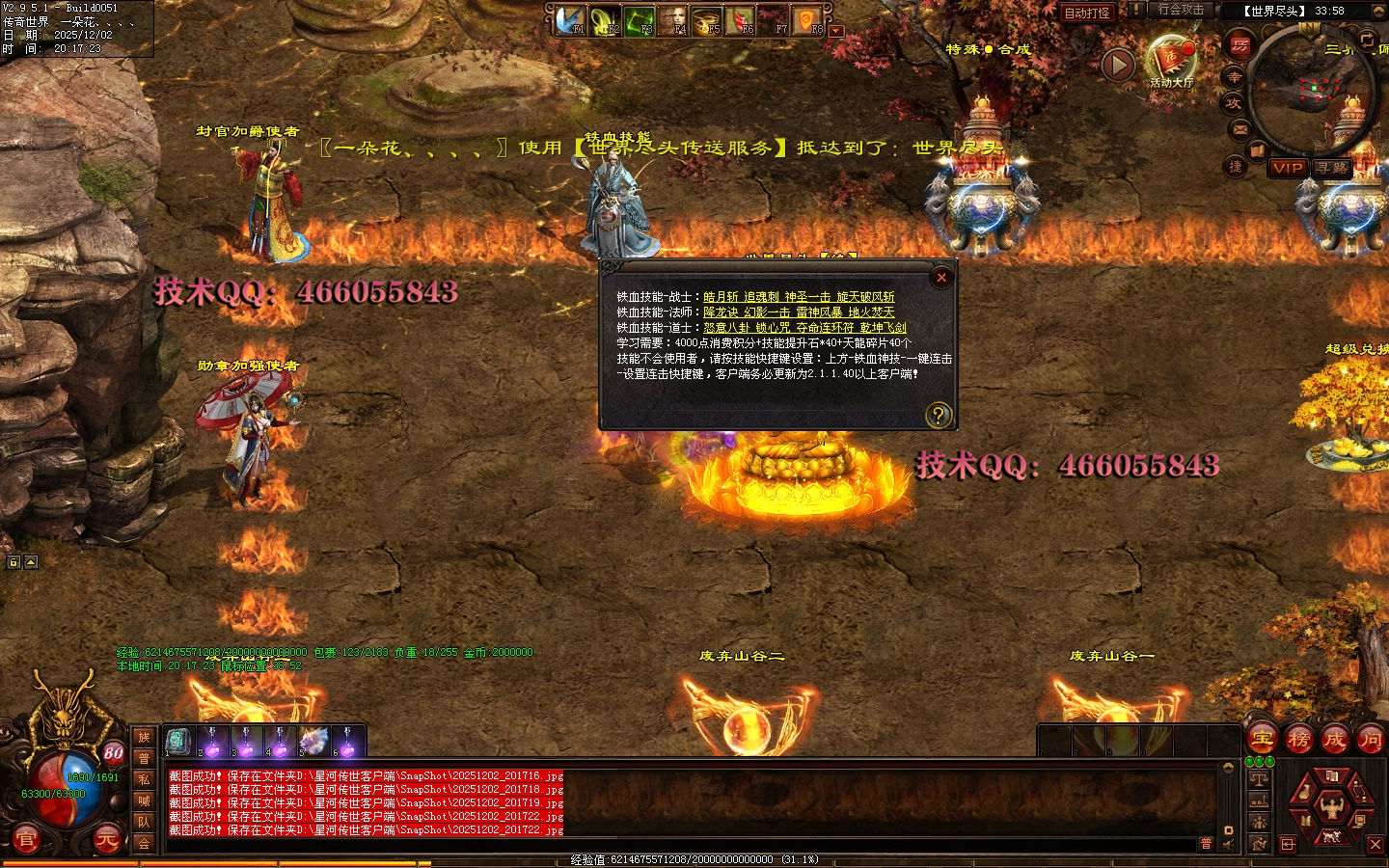
Task: Toggle the 自动打怪 auto-fight button
Action: coord(1087,13)
